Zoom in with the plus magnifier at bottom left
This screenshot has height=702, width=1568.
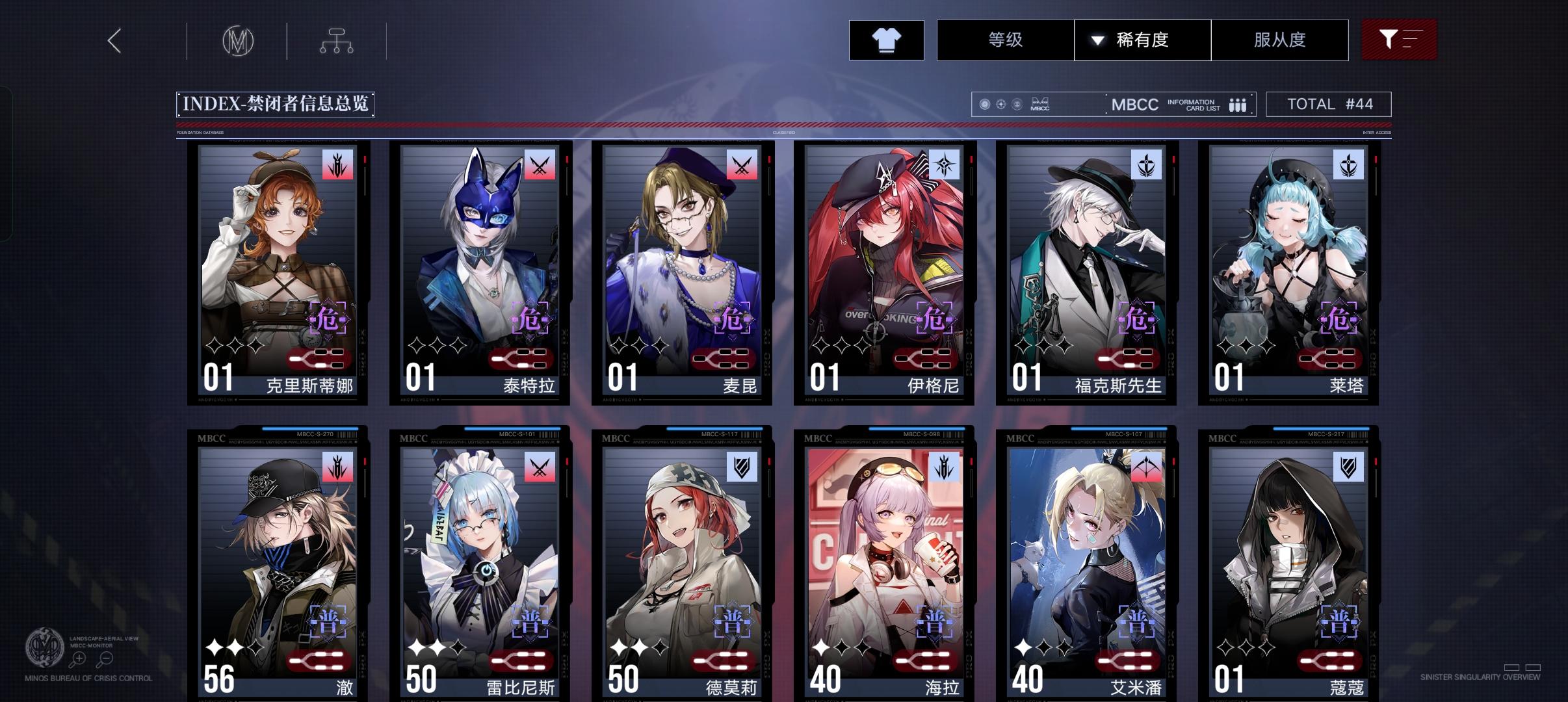tap(78, 658)
